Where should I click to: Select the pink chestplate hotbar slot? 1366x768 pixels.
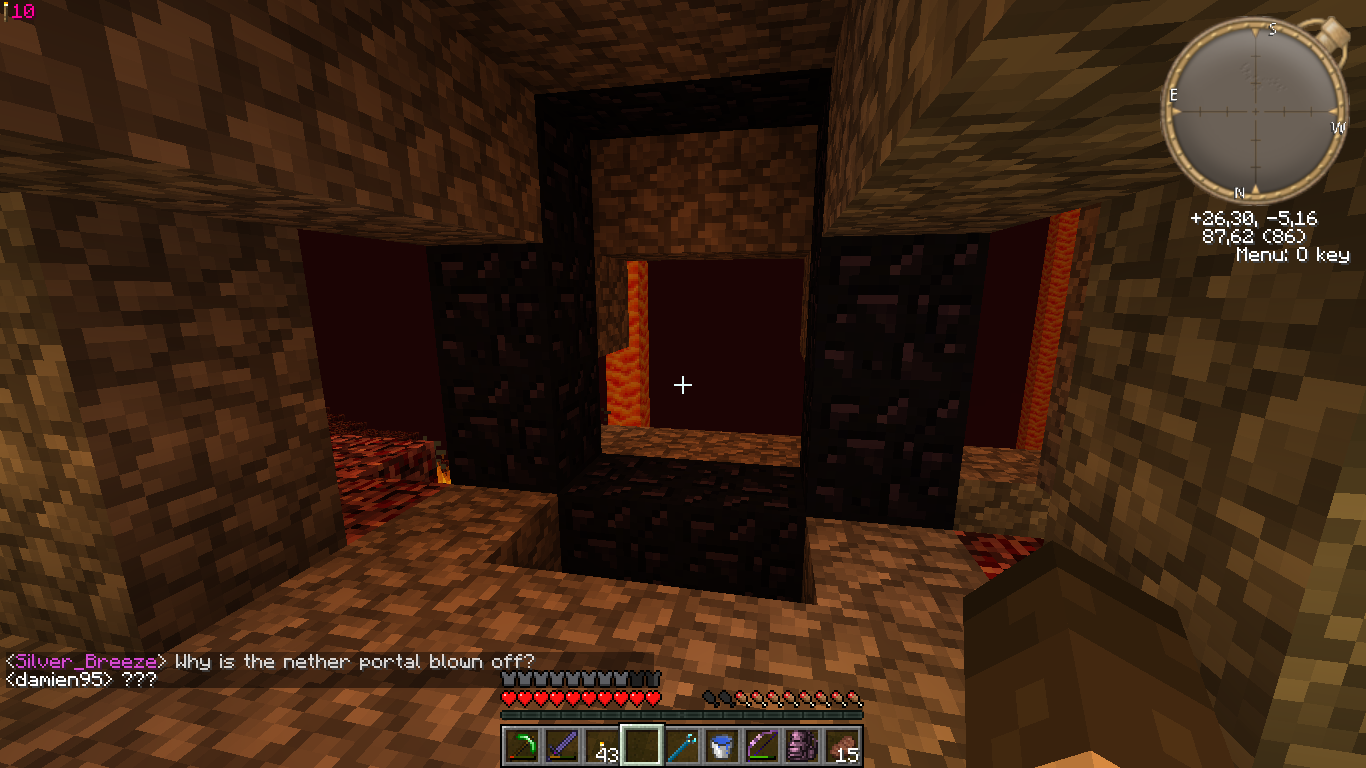click(801, 746)
